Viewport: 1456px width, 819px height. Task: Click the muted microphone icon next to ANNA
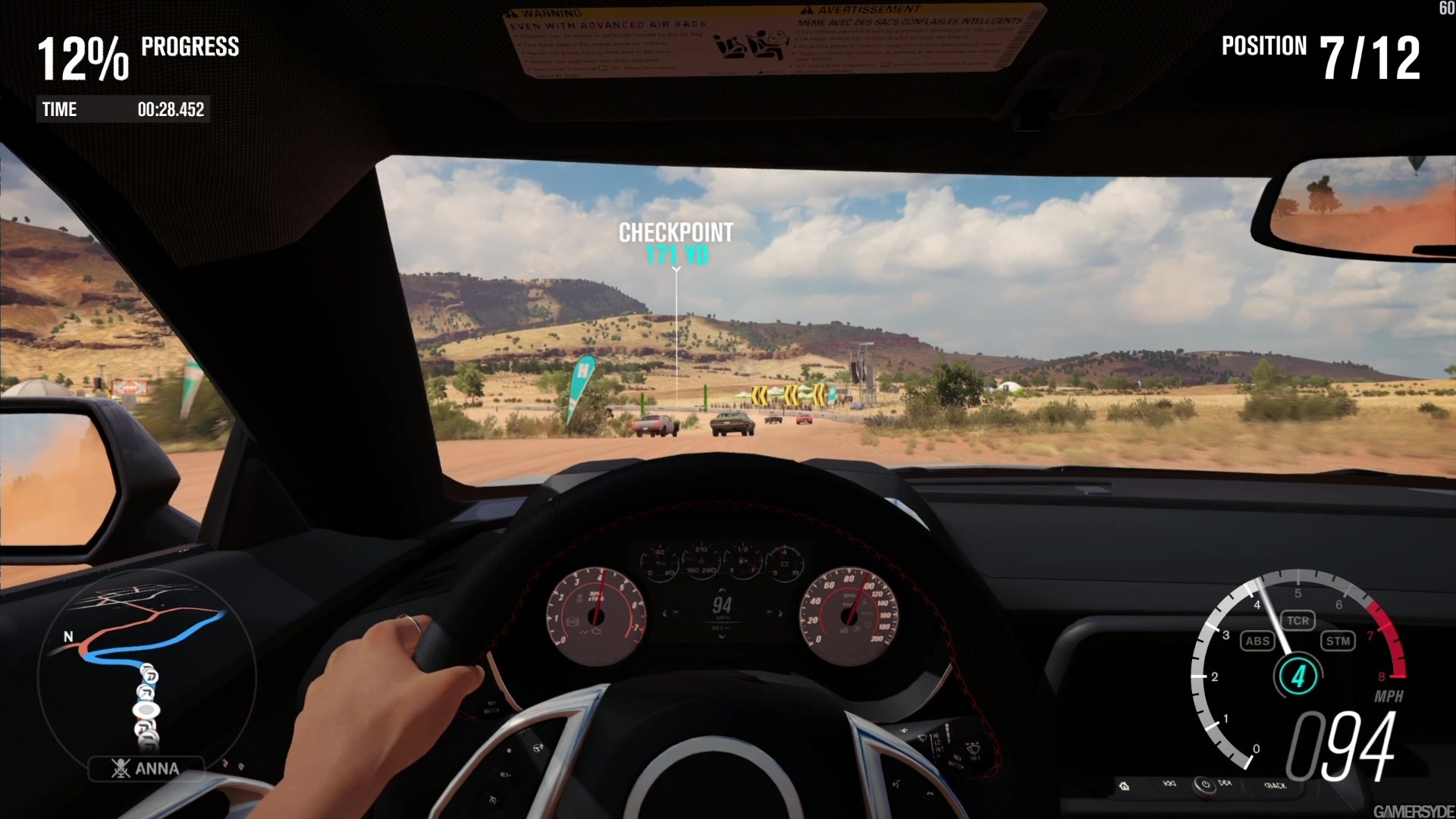pos(121,767)
